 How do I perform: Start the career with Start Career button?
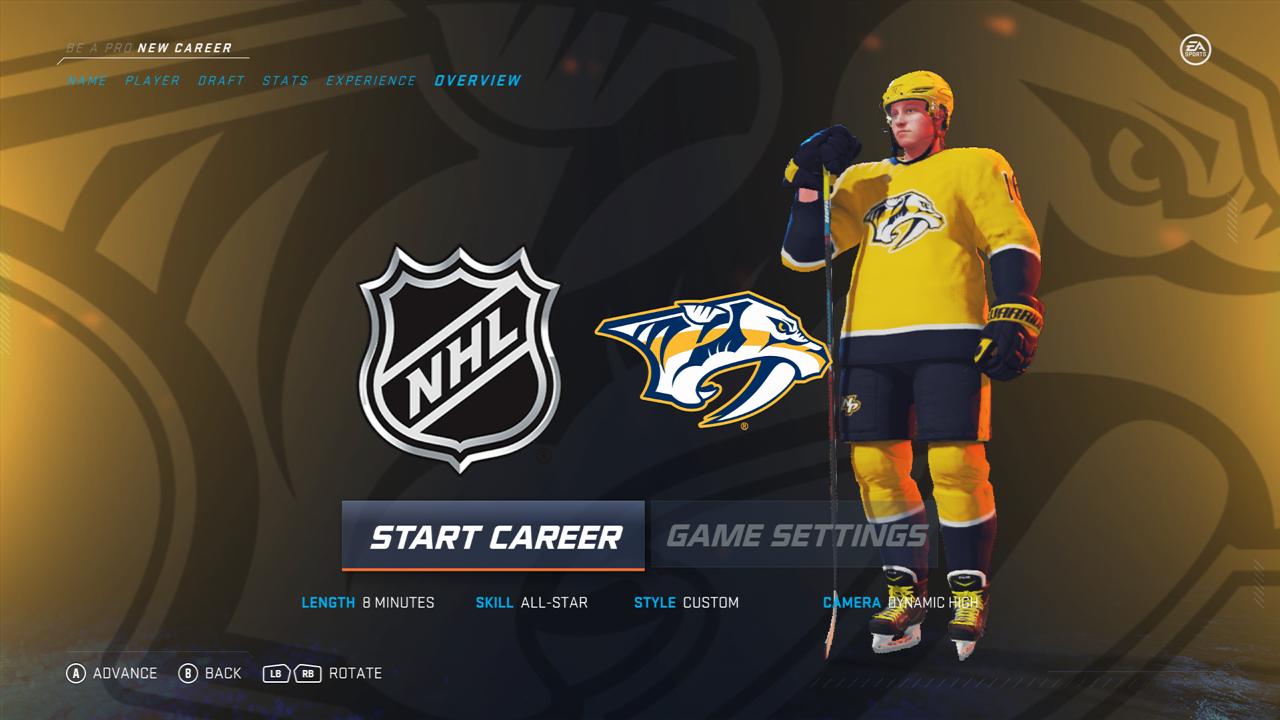click(493, 537)
